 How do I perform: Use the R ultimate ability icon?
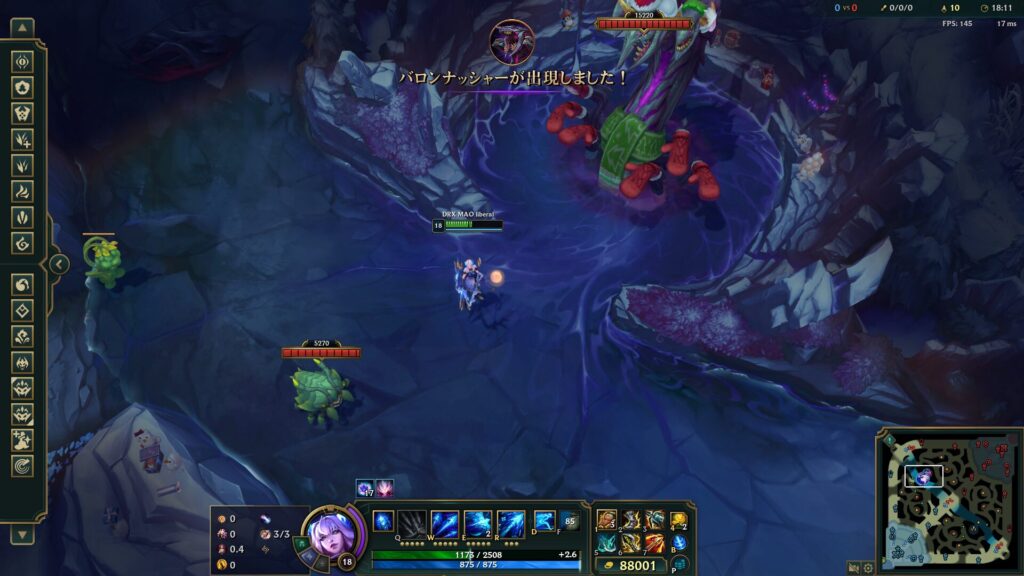click(x=510, y=522)
